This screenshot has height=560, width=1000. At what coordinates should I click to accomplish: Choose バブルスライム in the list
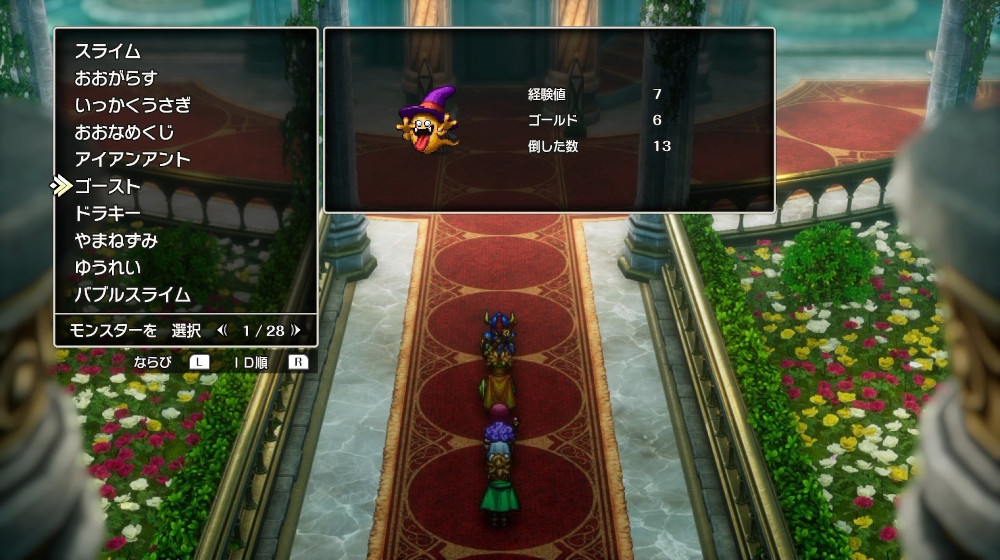(x=132, y=294)
